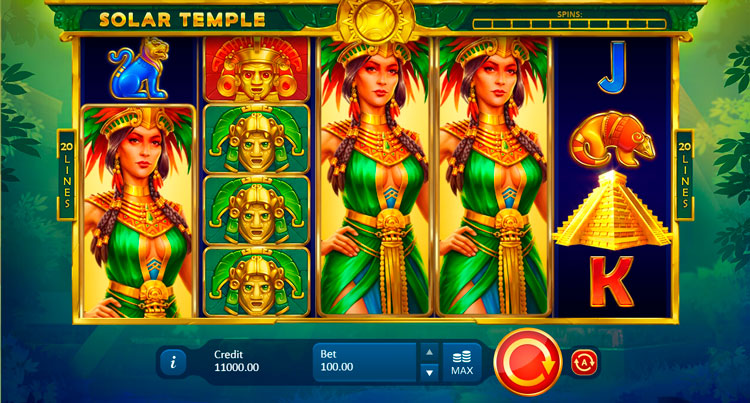Screen dimensions: 750x403
Task: Spin the reels with the red button
Action: click(x=526, y=361)
